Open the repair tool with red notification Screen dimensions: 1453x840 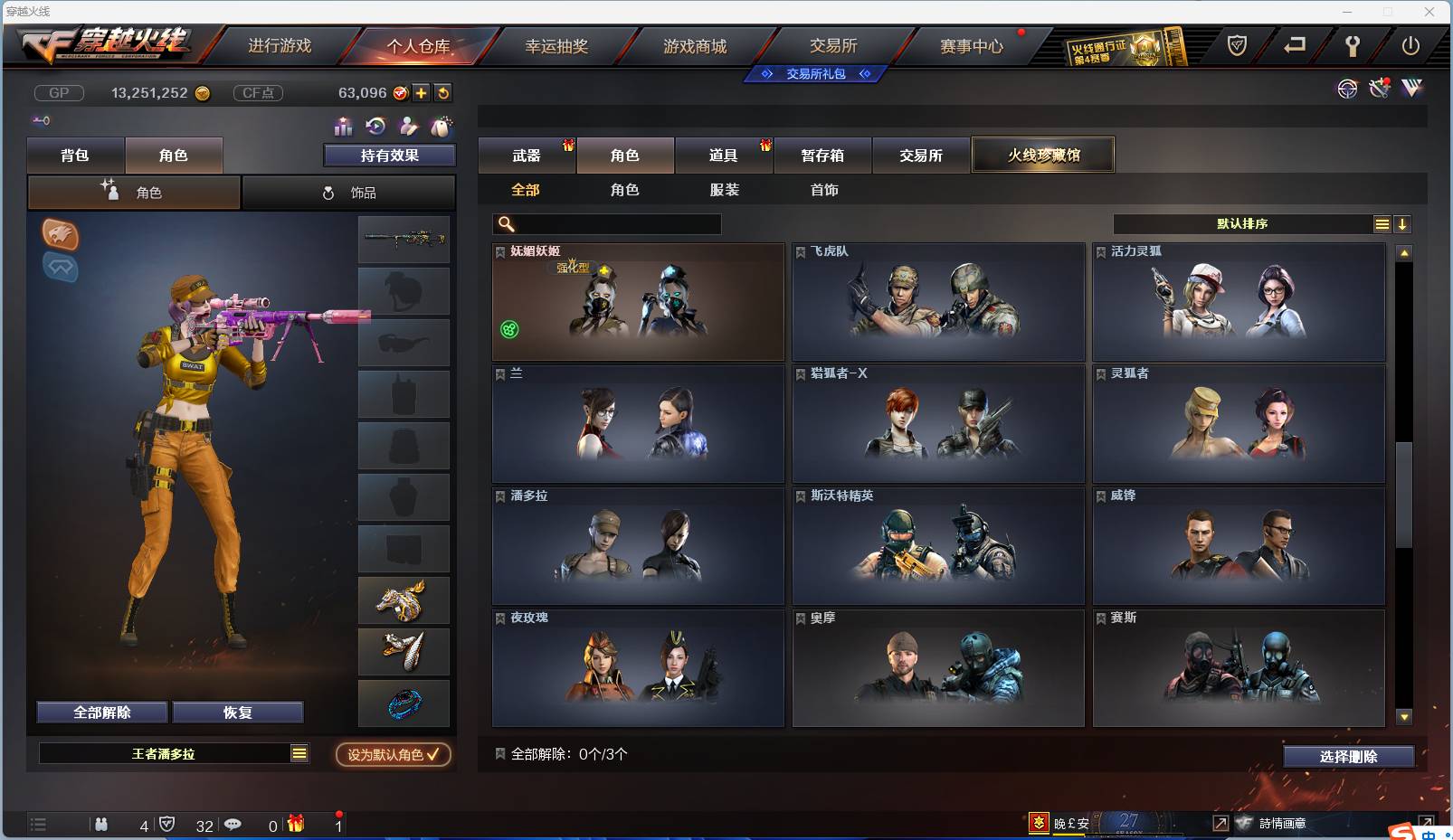click(x=1379, y=89)
